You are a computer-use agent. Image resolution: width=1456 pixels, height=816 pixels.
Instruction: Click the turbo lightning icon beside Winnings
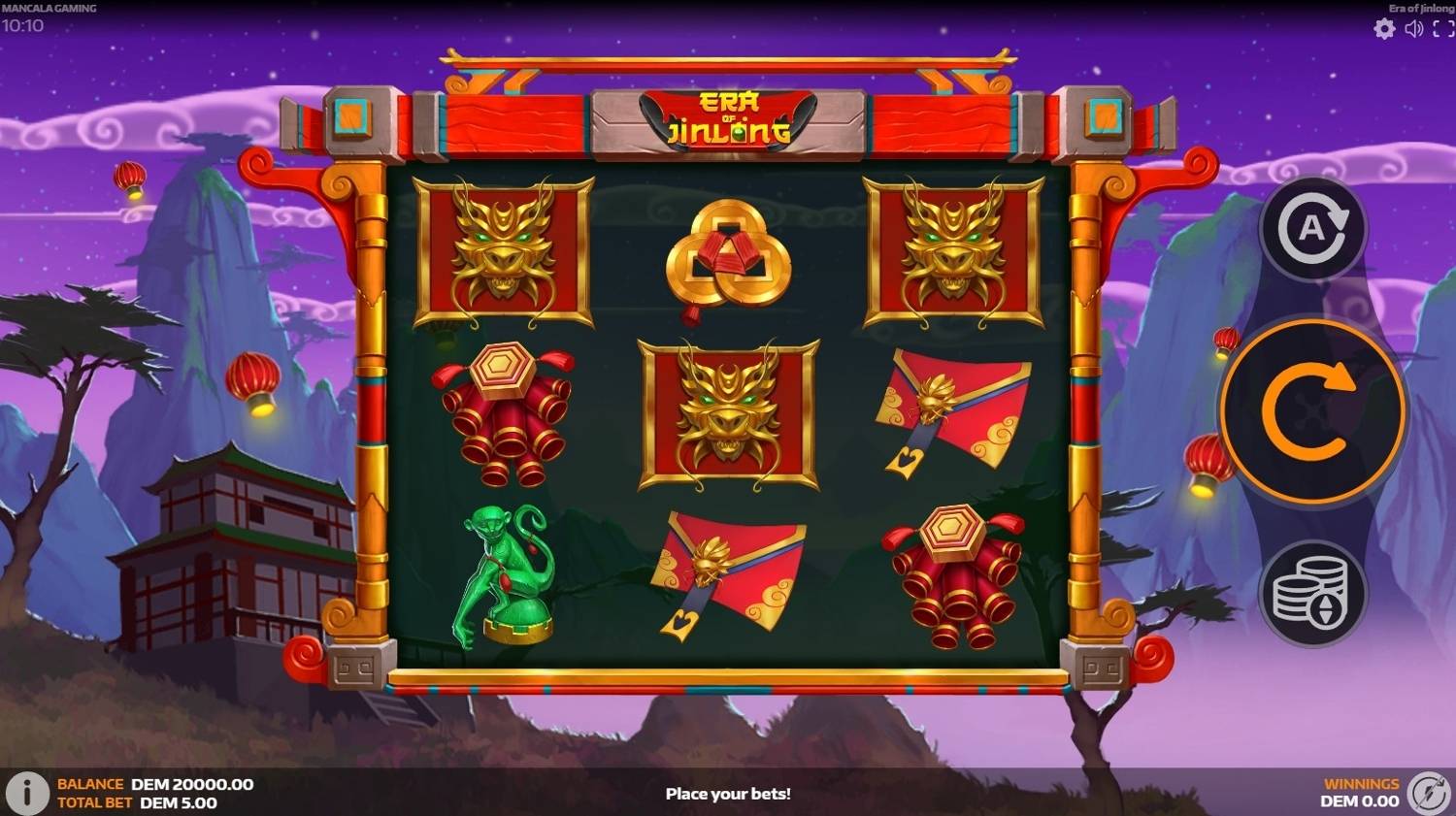pos(1429,793)
